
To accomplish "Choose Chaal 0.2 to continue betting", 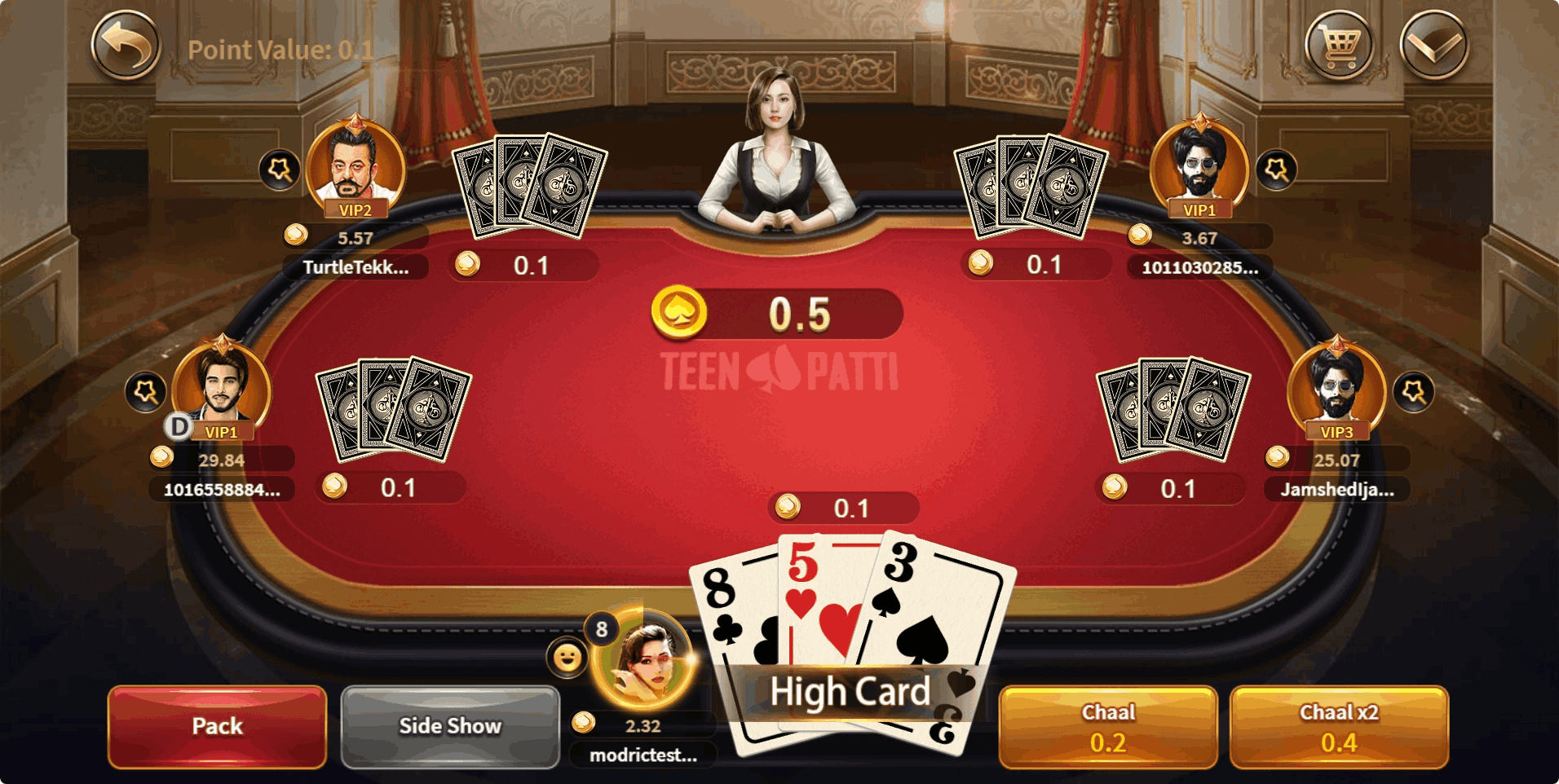I will 1107,727.
